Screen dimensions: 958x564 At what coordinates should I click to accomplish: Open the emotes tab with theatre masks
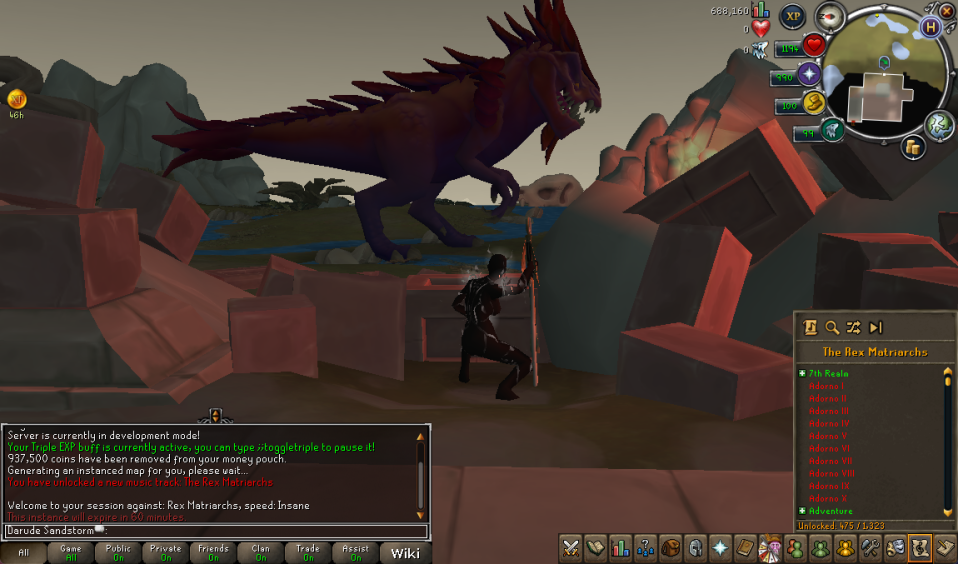tap(895, 548)
